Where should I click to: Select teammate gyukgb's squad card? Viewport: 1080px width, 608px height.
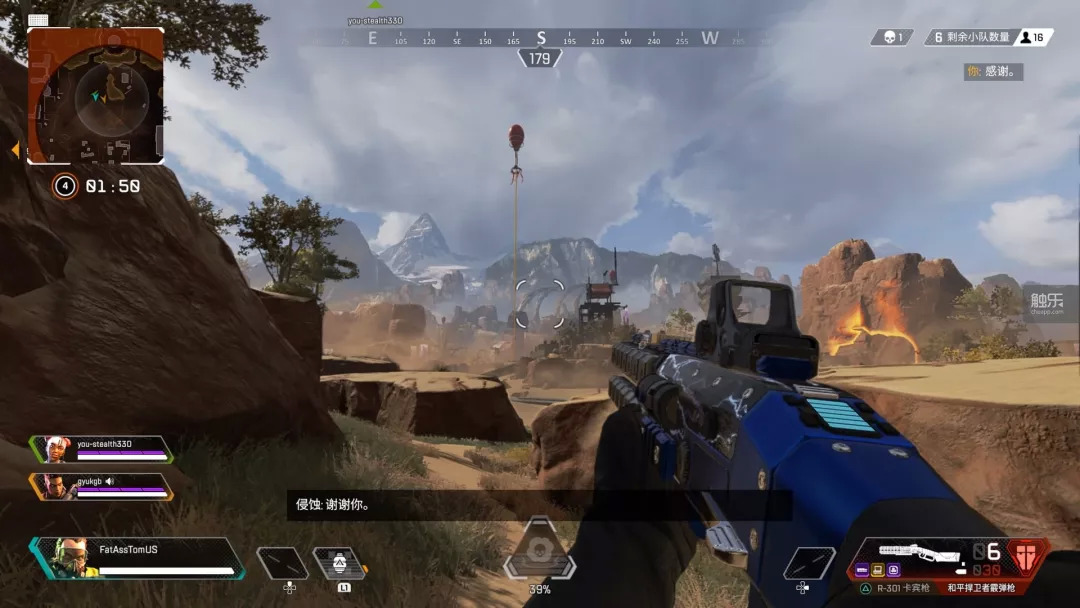[102, 487]
